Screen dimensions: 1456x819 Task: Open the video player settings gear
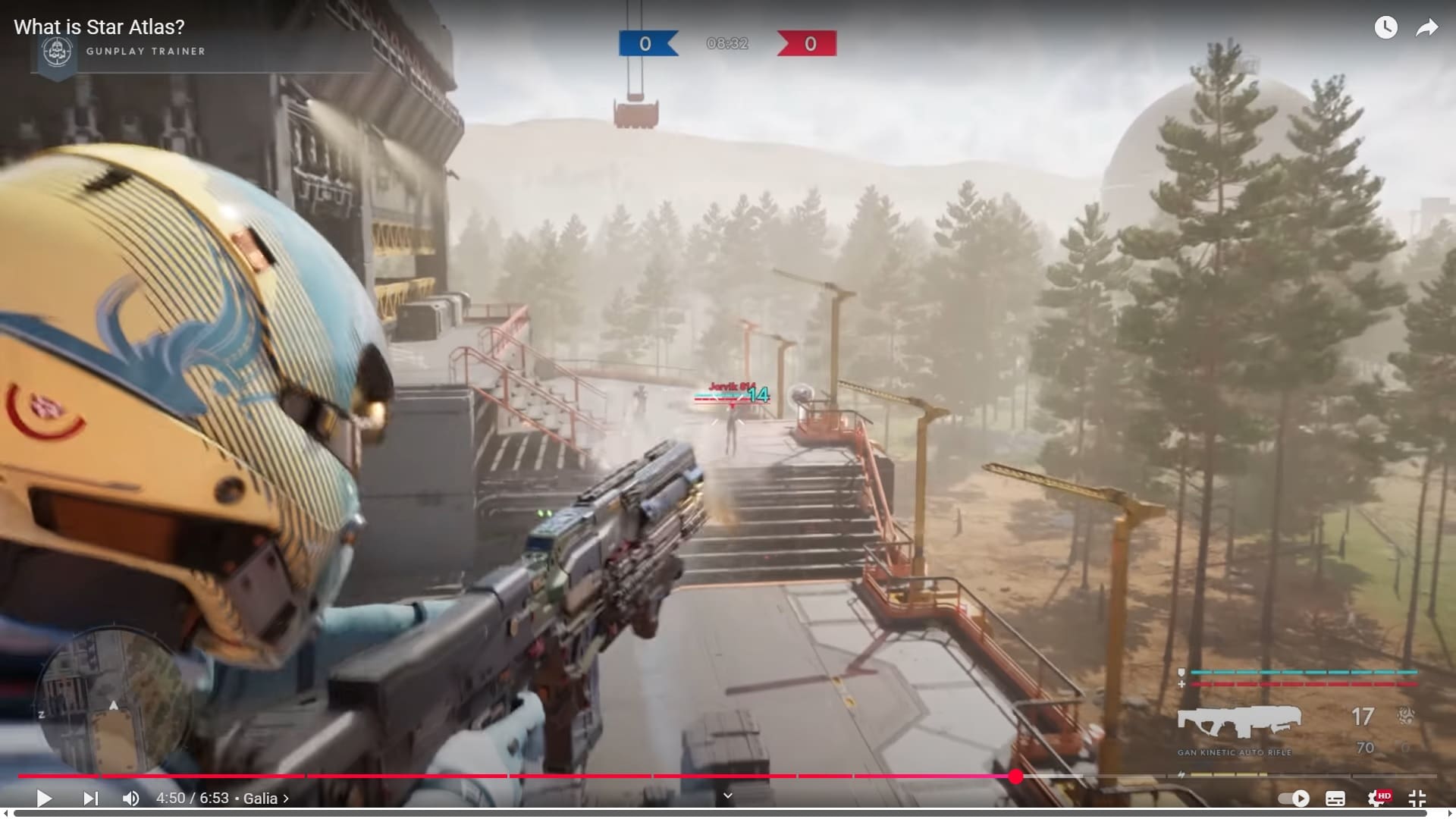pyautogui.click(x=1377, y=798)
